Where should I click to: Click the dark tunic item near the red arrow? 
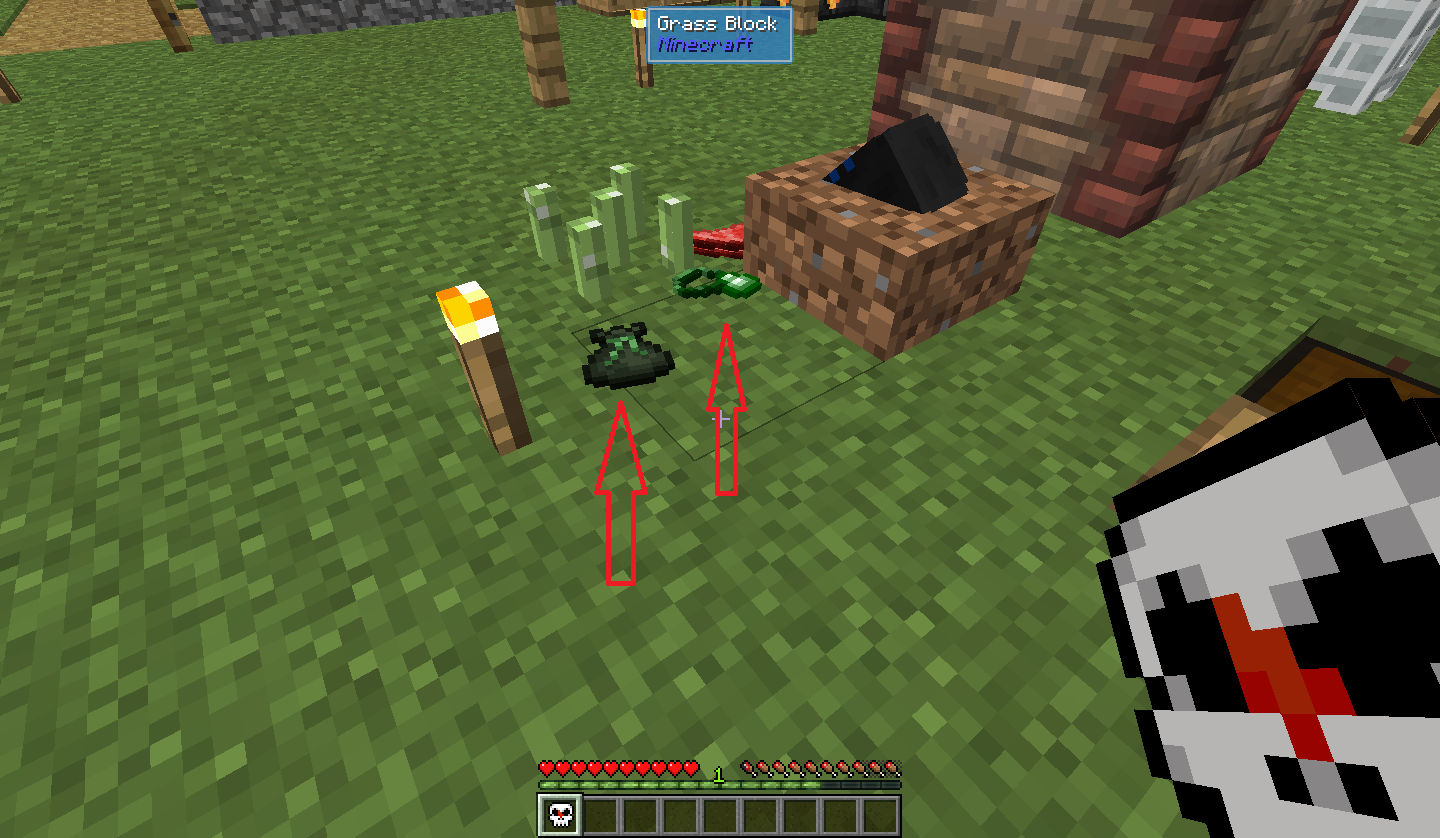coord(625,357)
